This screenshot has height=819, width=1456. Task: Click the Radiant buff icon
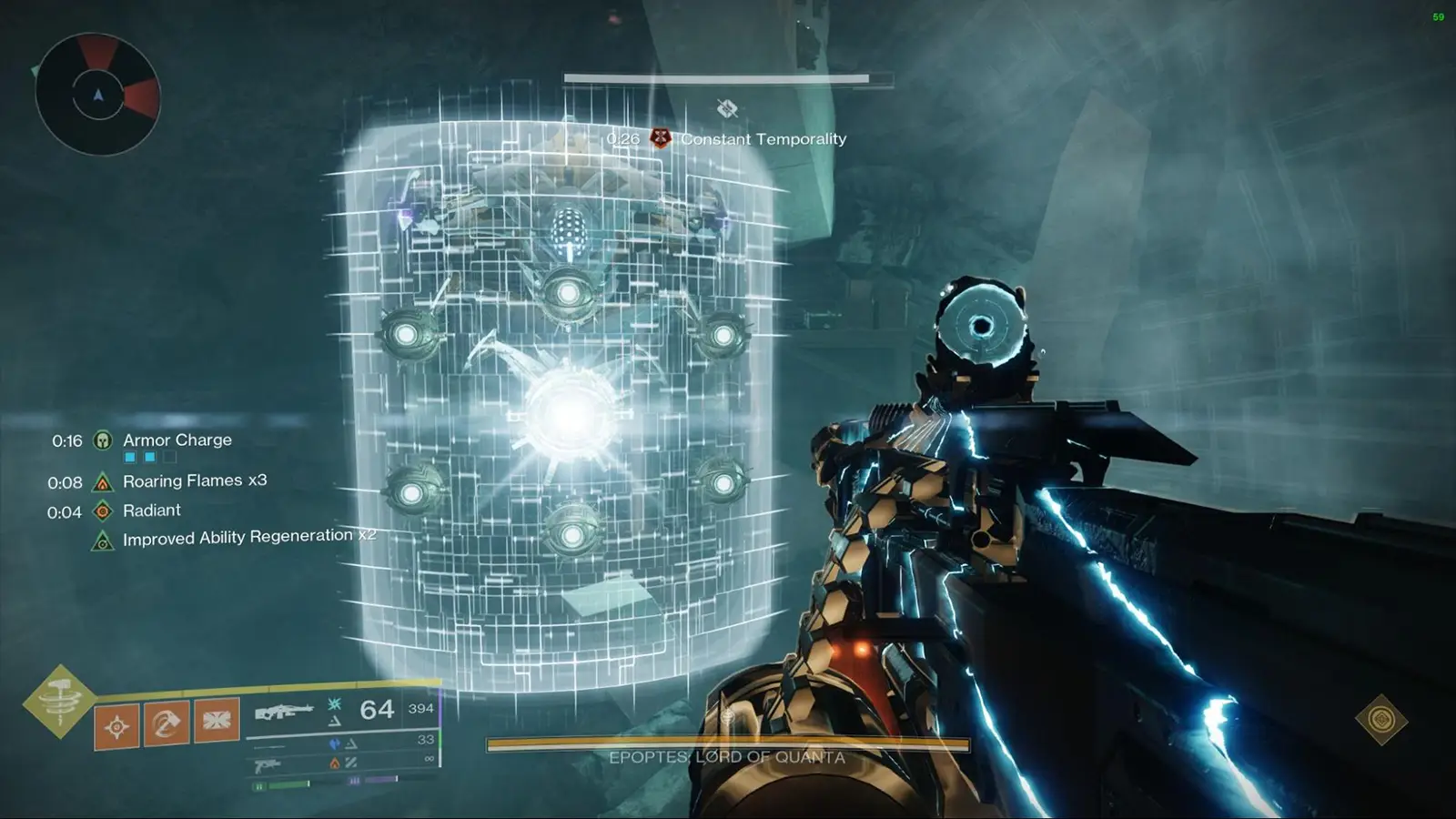[100, 511]
